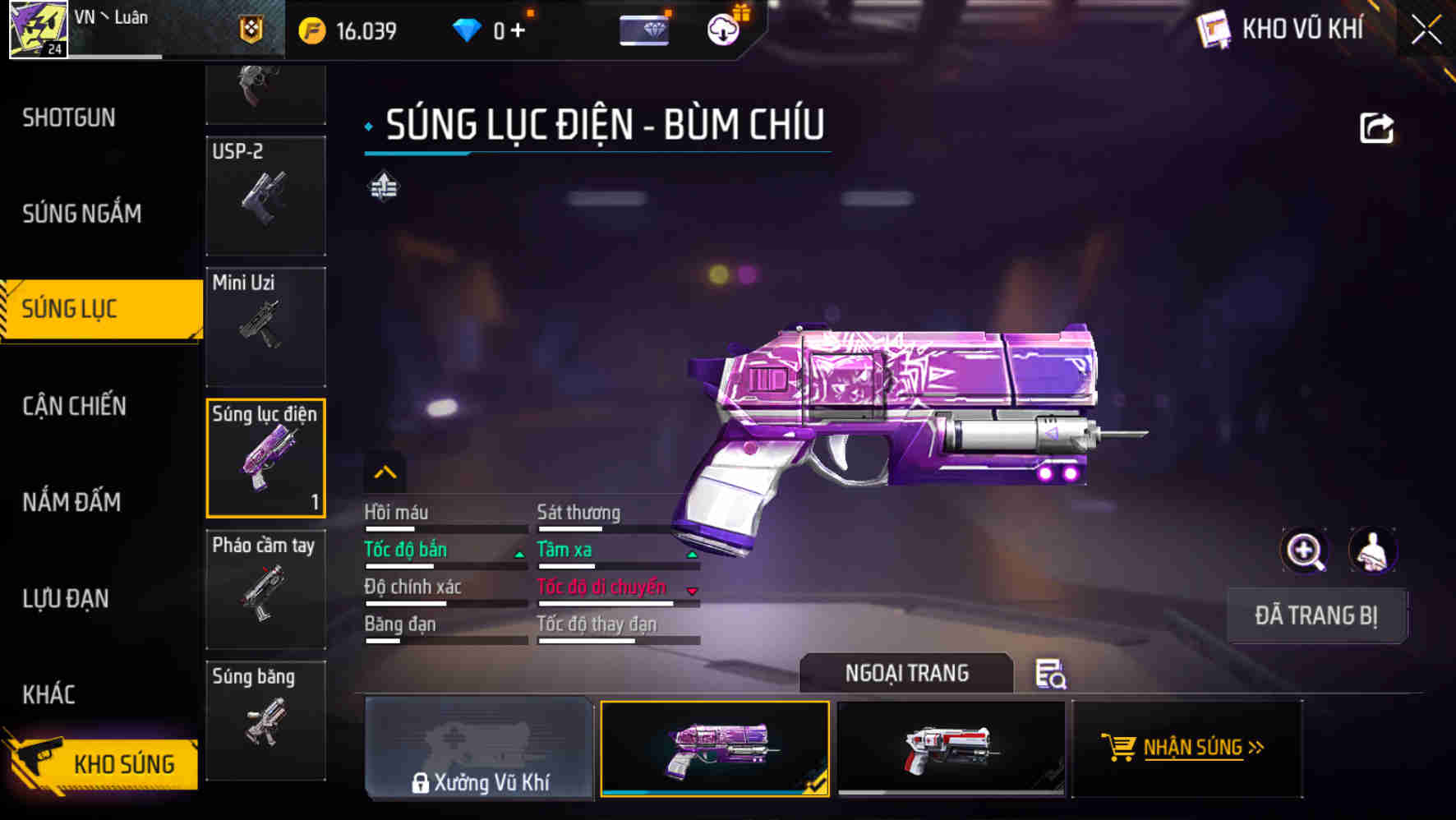Open the NGOẠI TRANG tab
The width and height of the screenshot is (1456, 820).
click(x=906, y=674)
